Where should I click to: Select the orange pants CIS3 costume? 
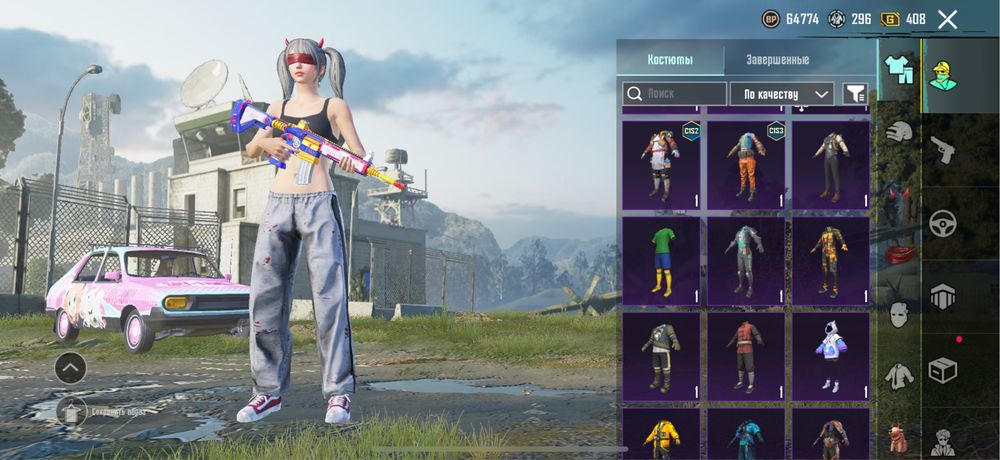pyautogui.click(x=746, y=165)
